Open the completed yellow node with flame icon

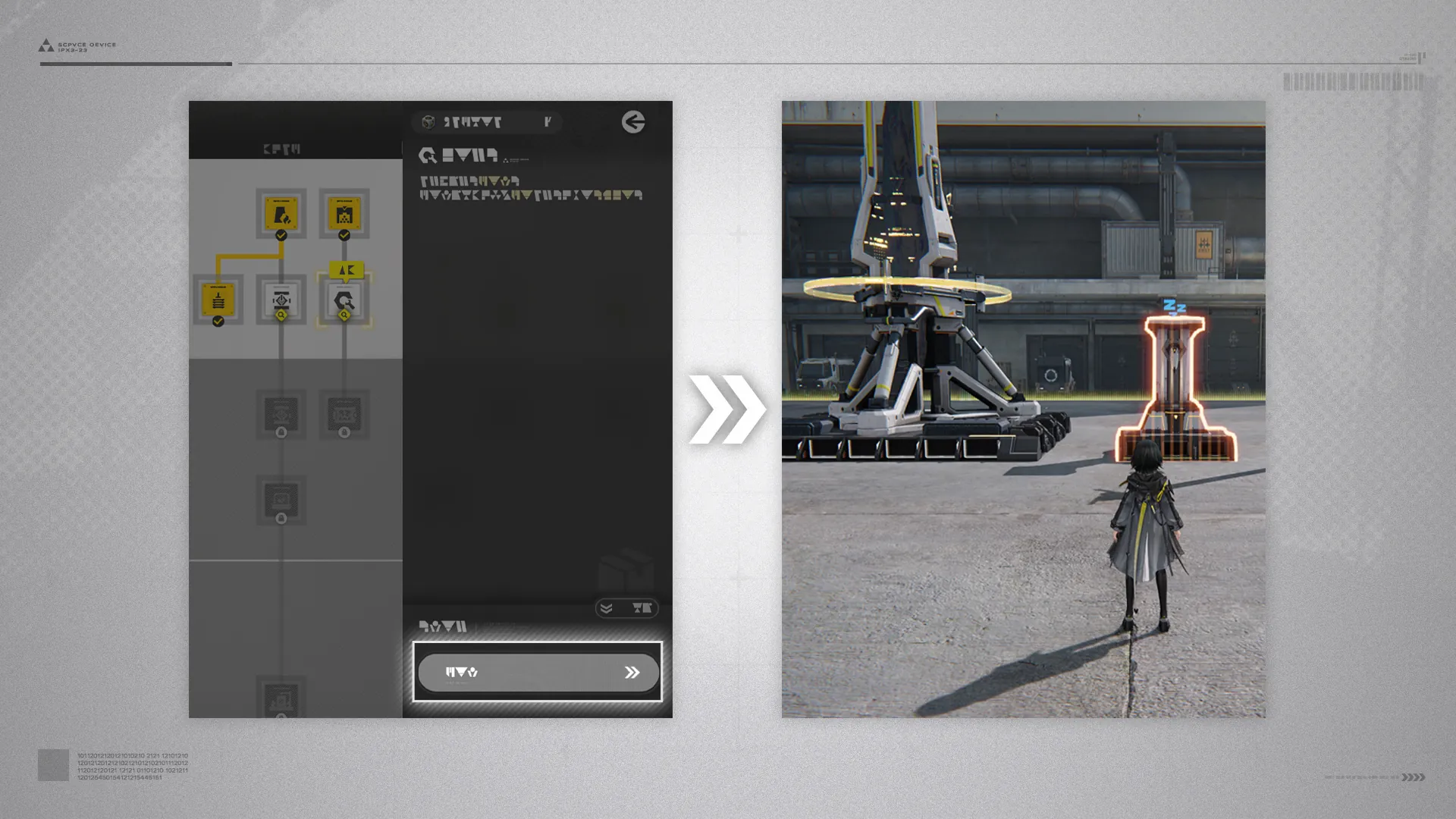coord(281,214)
